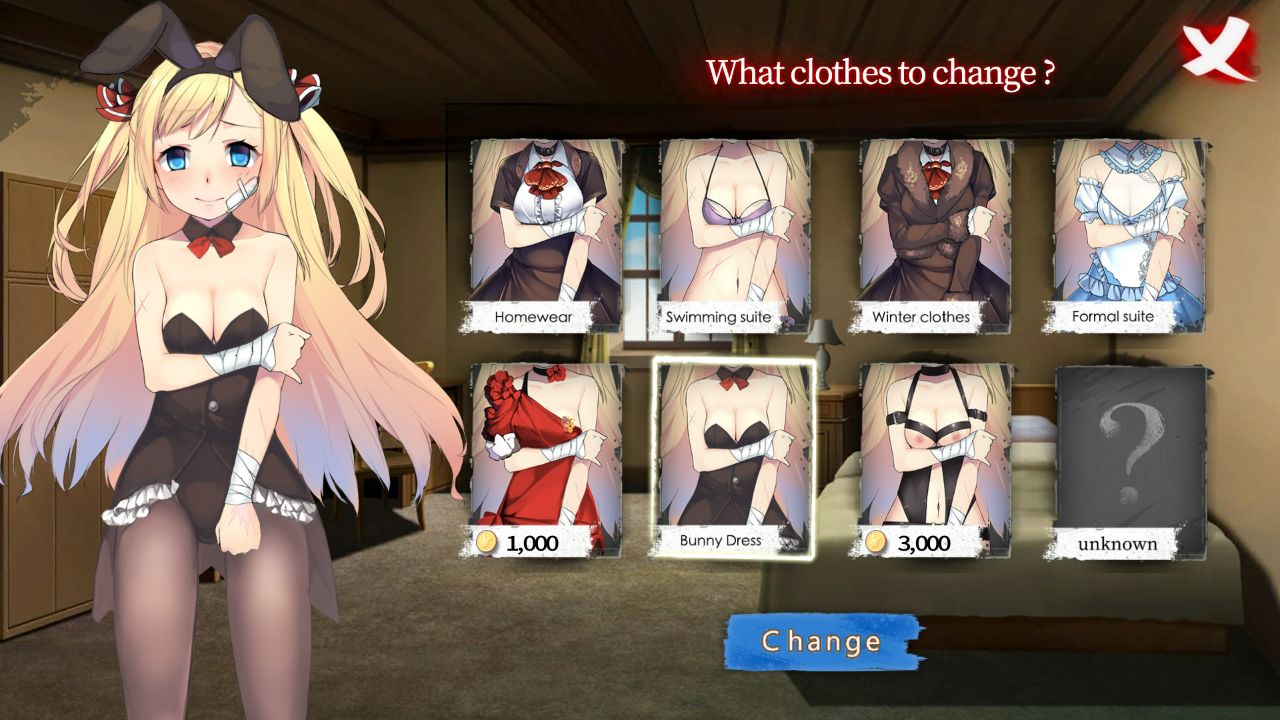1280x720 pixels.
Task: Click the red X to close wardrobe
Action: (x=1216, y=46)
